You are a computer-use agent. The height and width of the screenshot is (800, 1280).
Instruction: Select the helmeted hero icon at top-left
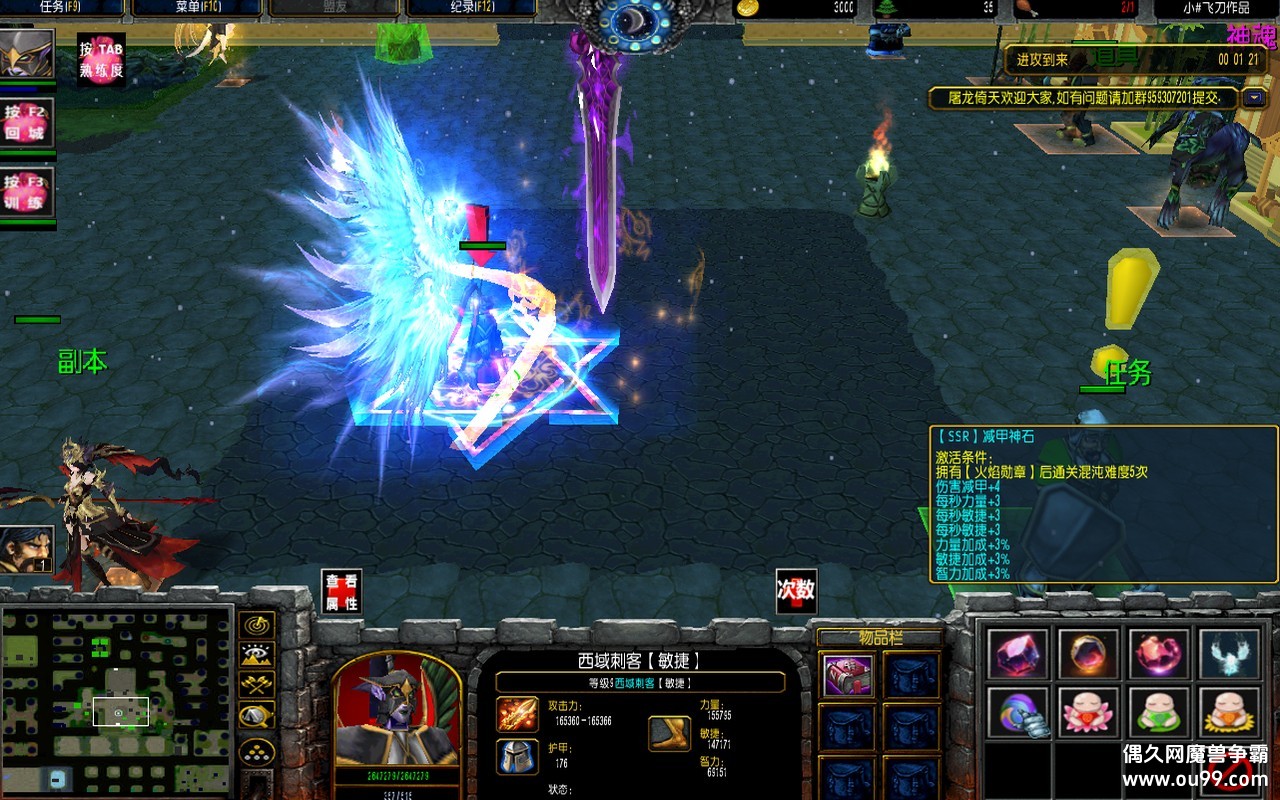coord(27,55)
